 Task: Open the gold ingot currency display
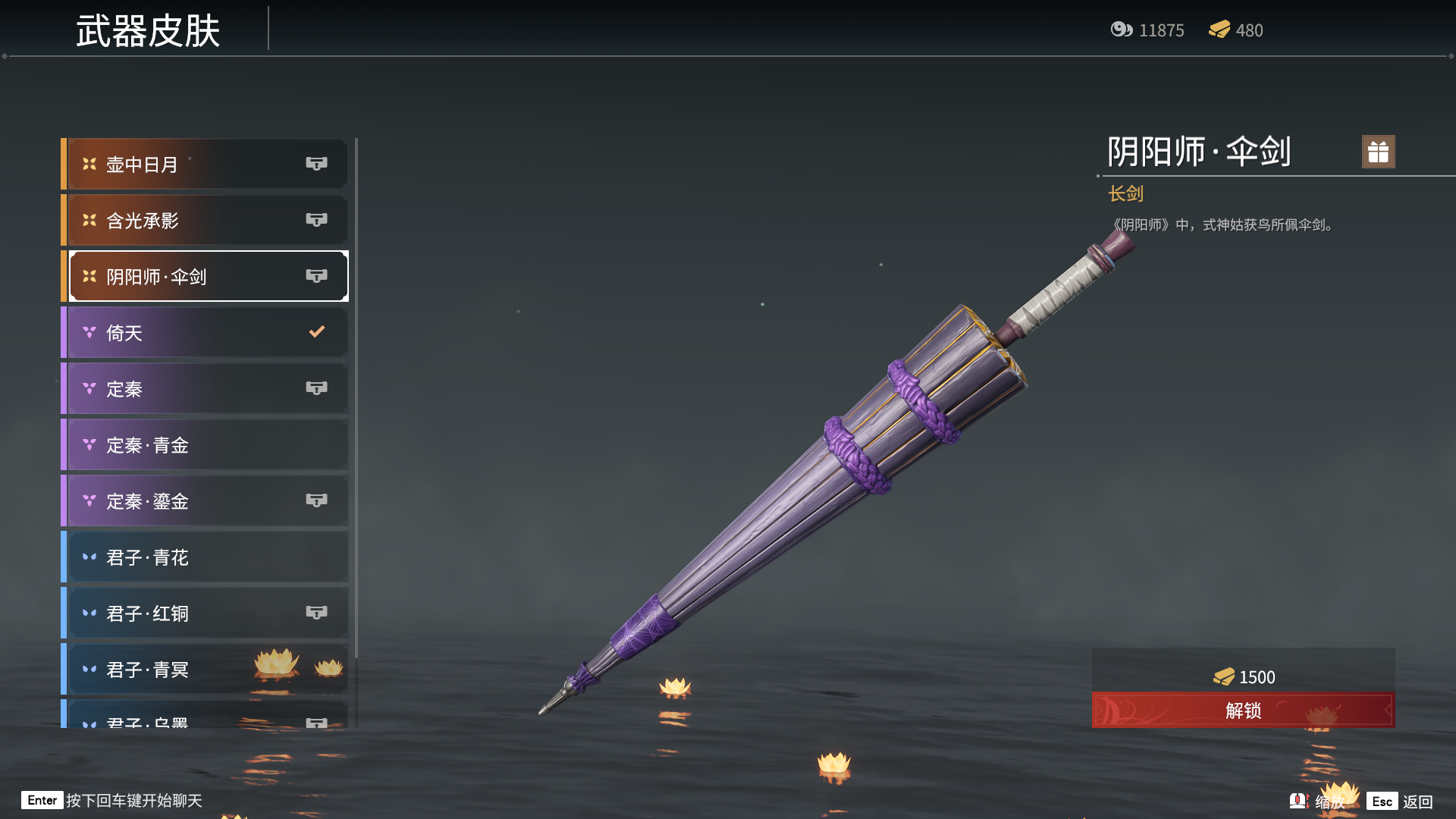pyautogui.click(x=1235, y=30)
